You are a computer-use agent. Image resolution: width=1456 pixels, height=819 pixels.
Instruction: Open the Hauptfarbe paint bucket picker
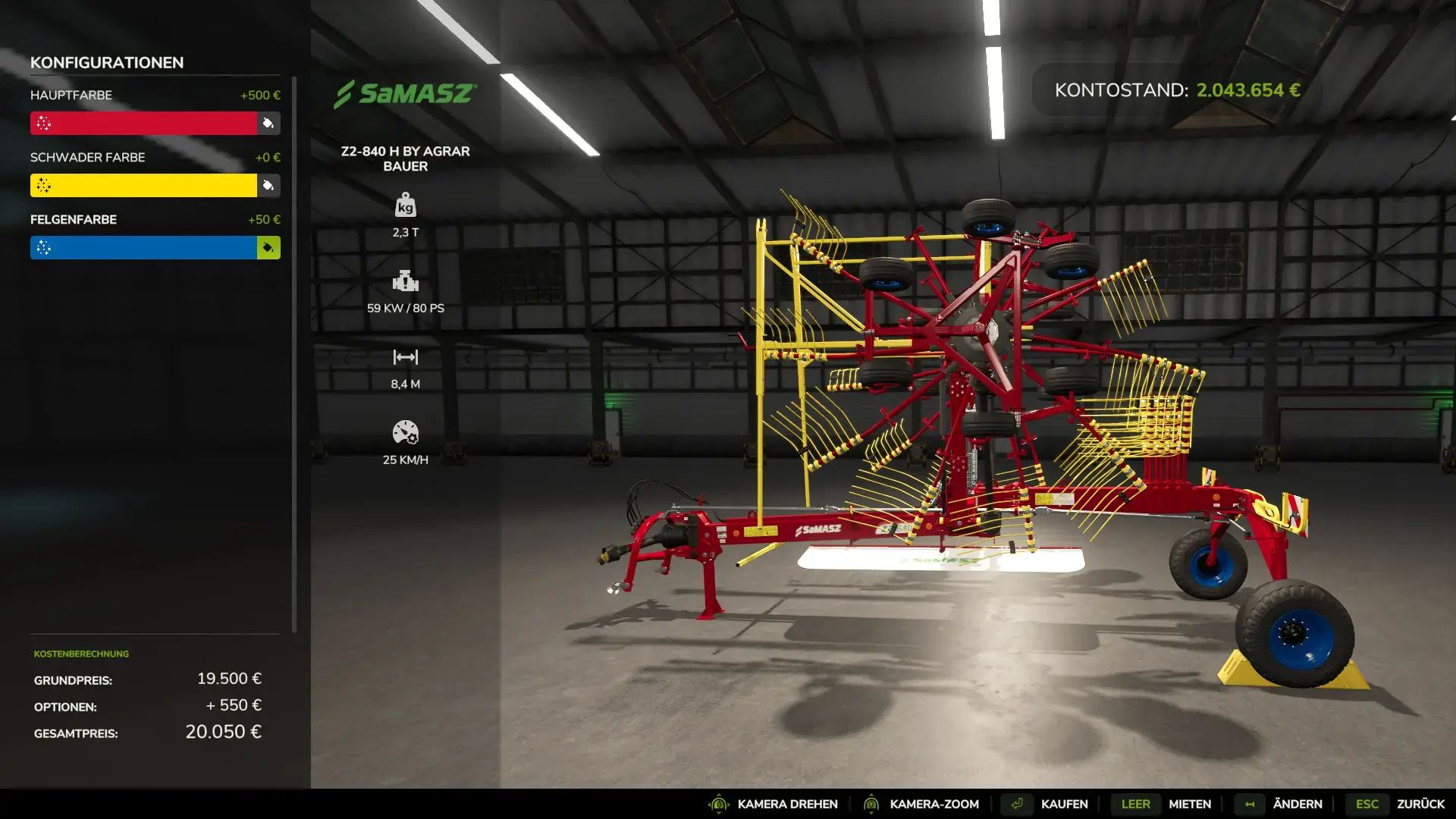[x=268, y=123]
